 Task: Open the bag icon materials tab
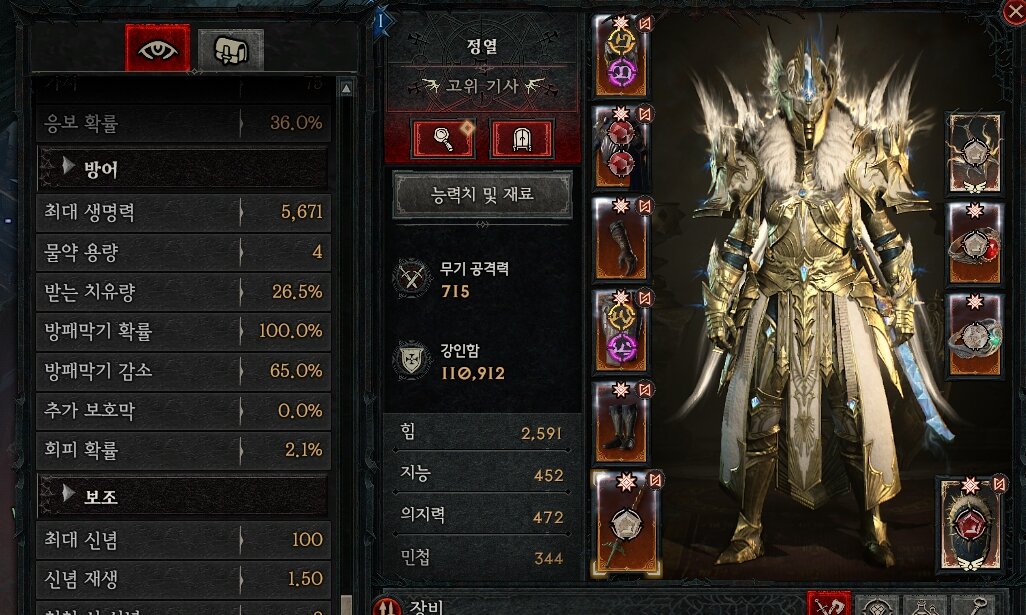click(x=230, y=48)
